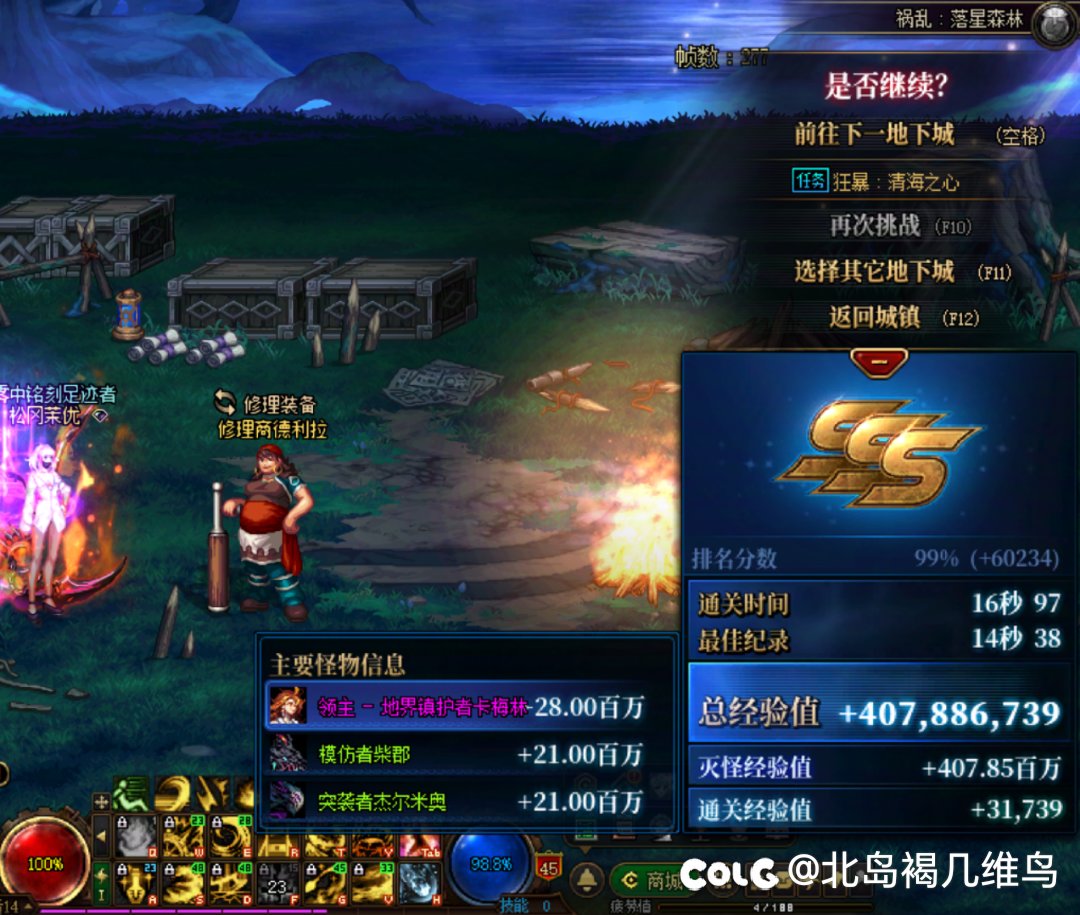Collapse the results panel with the red minus button
Viewport: 1080px width, 915px height.
click(879, 362)
